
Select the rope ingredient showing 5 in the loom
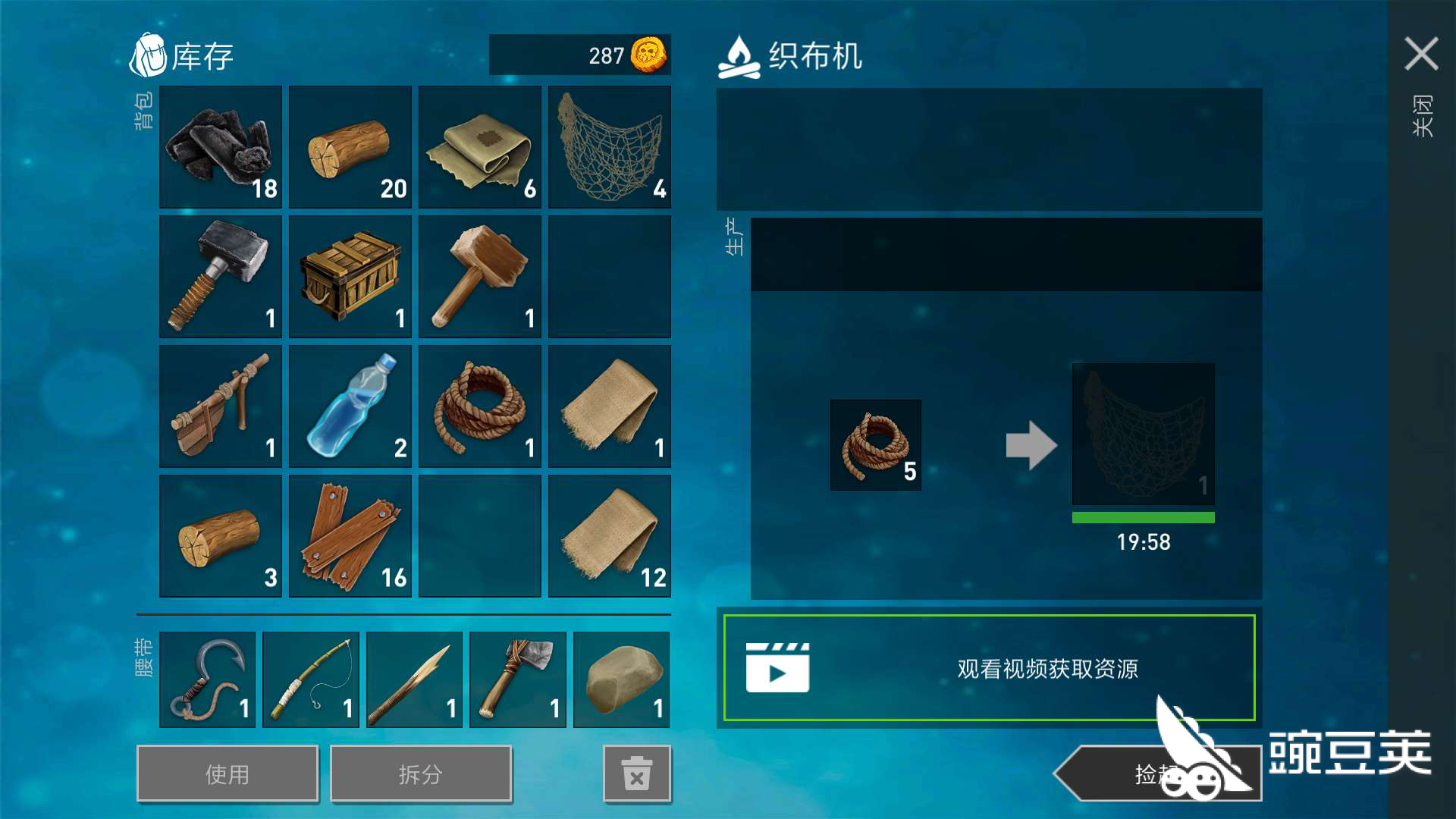[x=875, y=445]
